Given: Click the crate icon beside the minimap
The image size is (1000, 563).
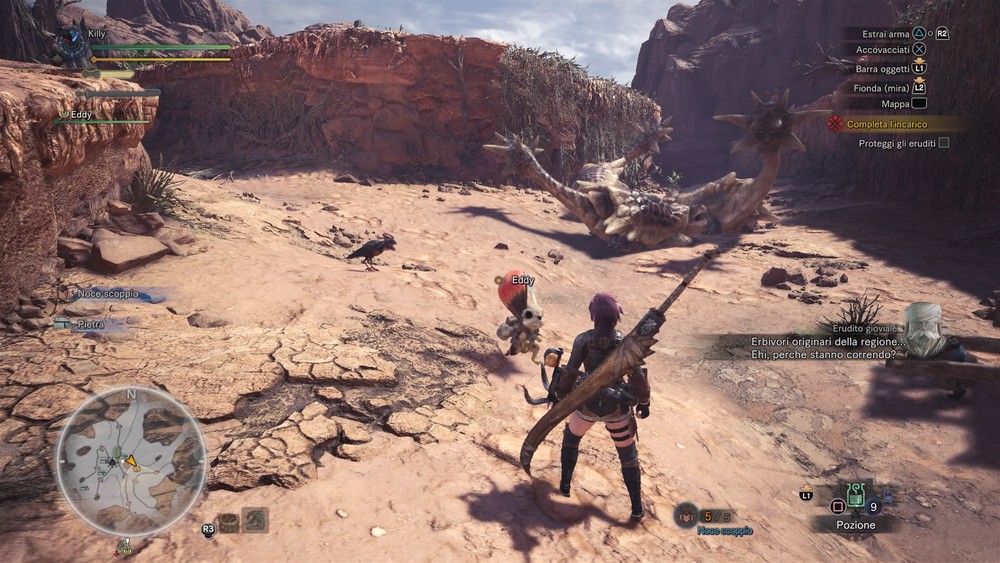Looking at the screenshot, I should 229,521.
